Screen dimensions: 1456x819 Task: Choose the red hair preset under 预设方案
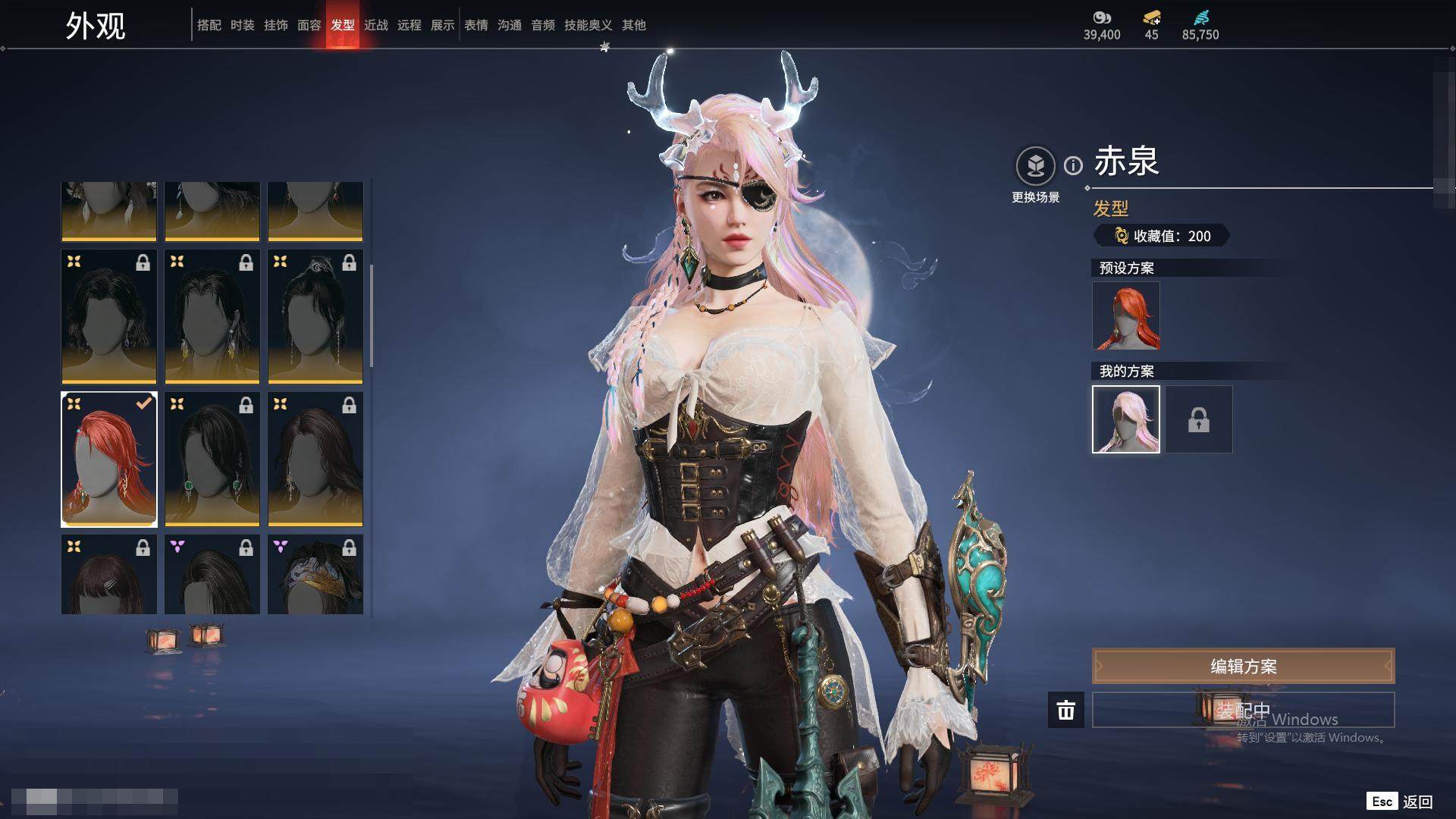[x=1125, y=315]
